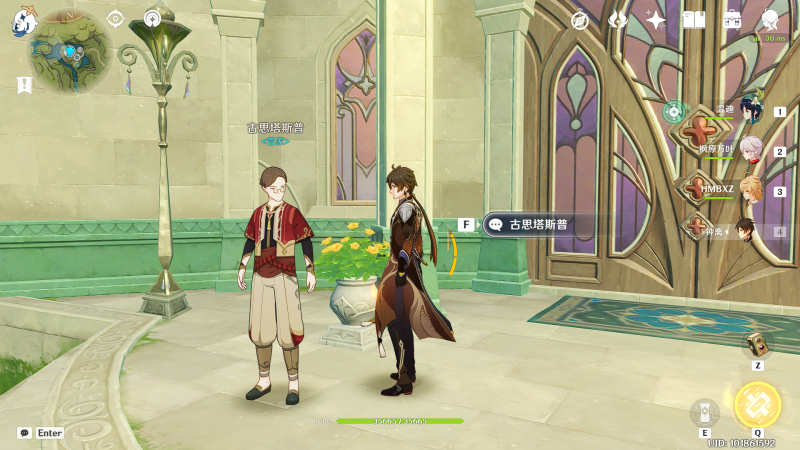800x450 pixels.
Task: Open the adventurer handbook book icon
Action: [693, 20]
